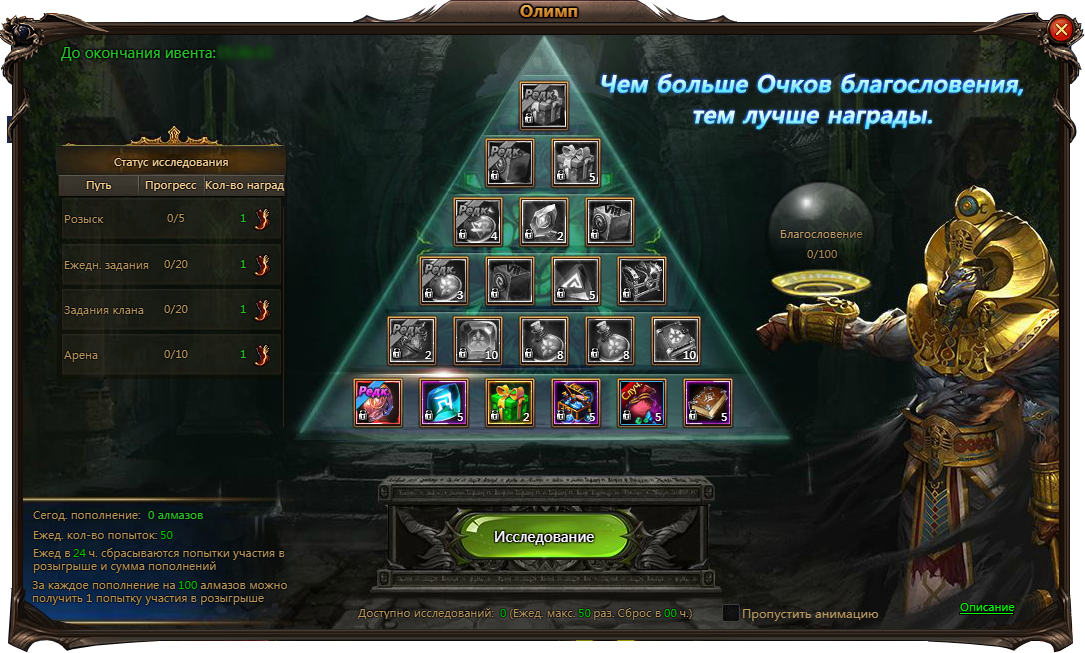Inspect the locked grey triangle rune reward

tap(576, 281)
